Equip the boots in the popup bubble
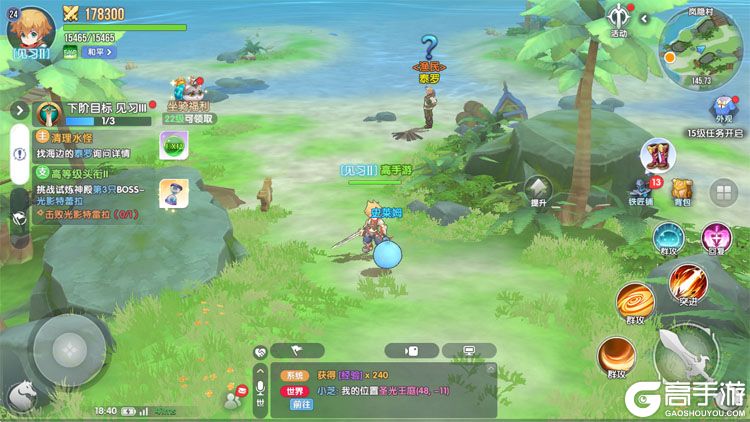The width and height of the screenshot is (750, 422). pos(659,155)
